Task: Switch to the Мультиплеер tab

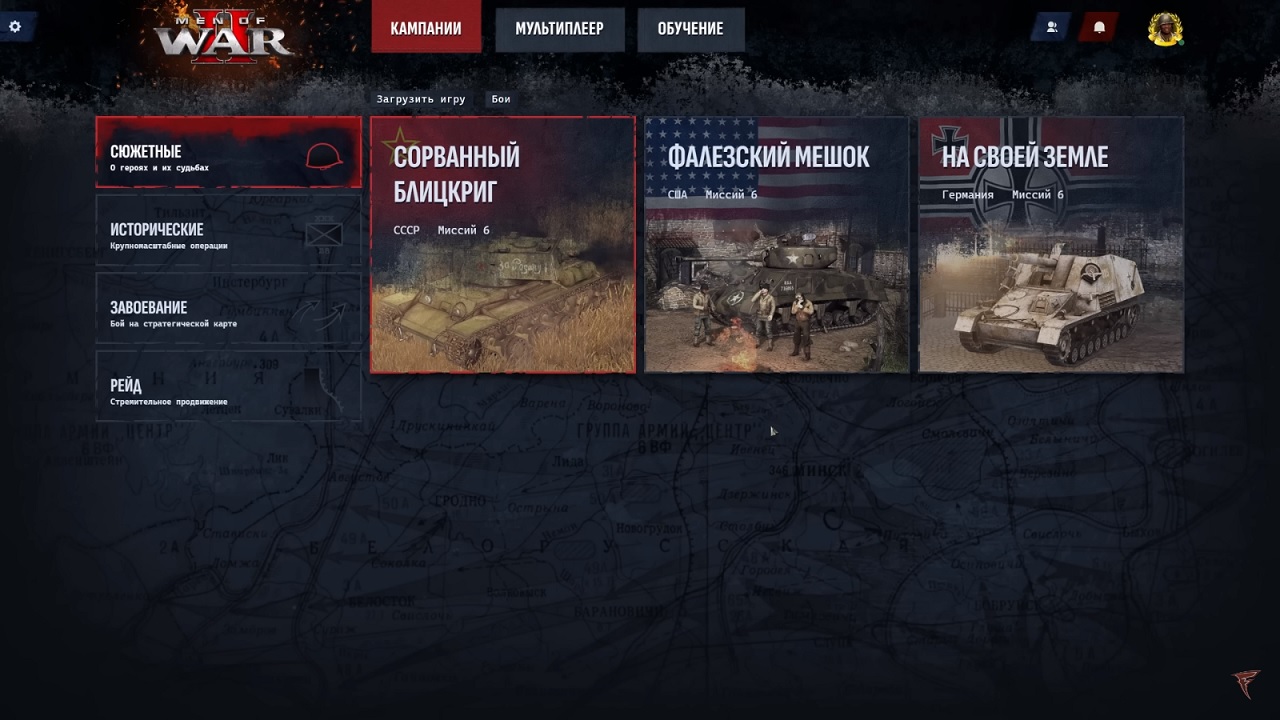Action: pyautogui.click(x=560, y=29)
